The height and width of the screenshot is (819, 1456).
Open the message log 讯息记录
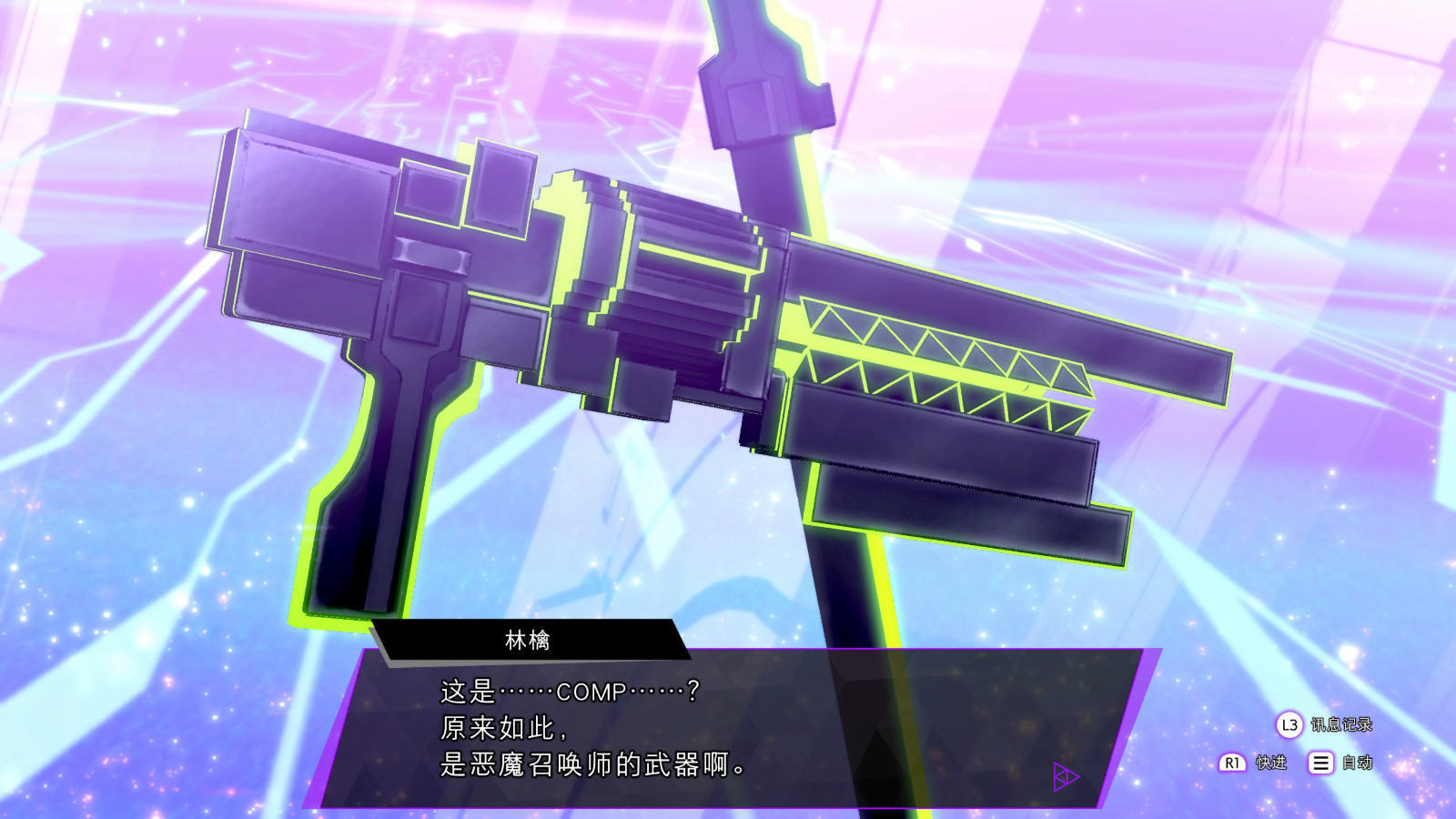[x=1342, y=725]
